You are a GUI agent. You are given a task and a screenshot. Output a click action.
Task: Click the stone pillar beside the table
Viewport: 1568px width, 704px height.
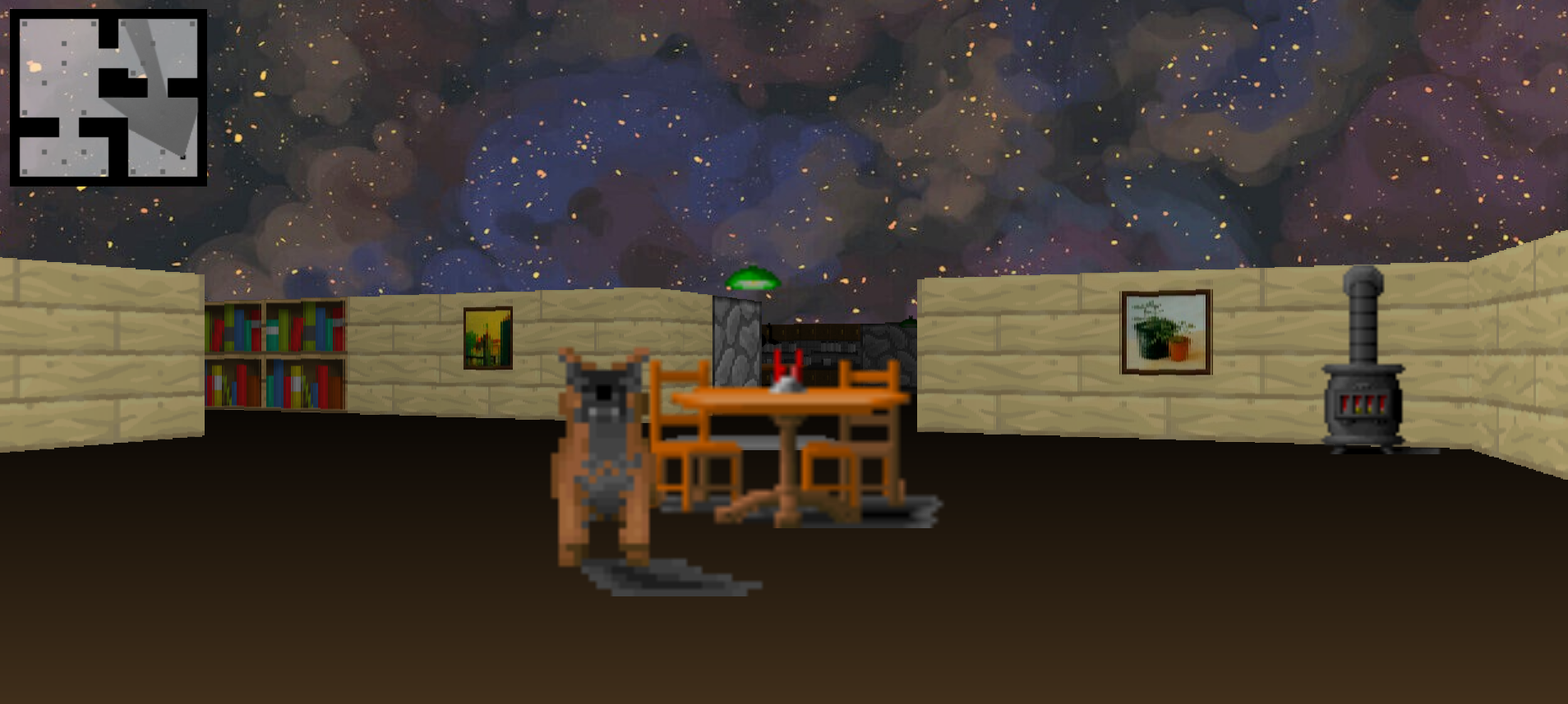(x=736, y=345)
